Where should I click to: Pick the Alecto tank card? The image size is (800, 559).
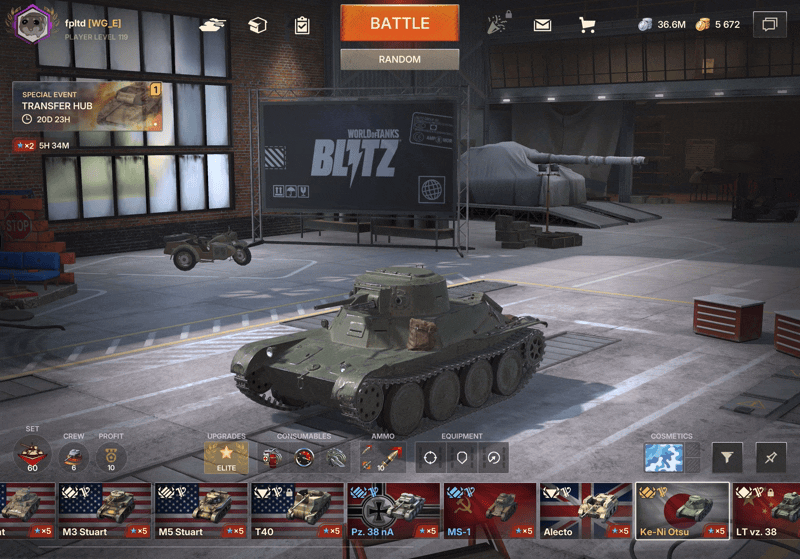[x=586, y=511]
